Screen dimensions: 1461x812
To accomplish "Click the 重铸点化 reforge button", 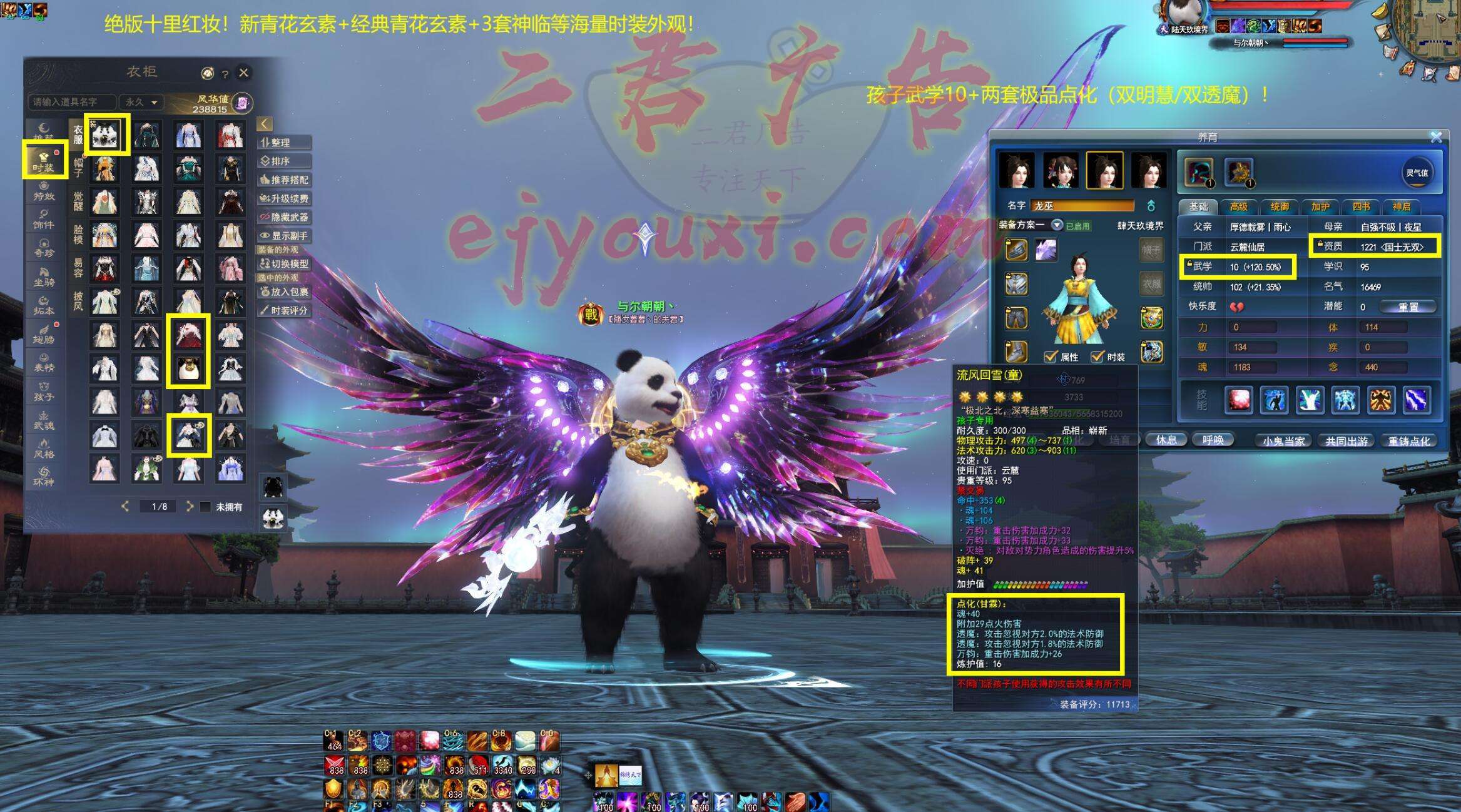I will [x=1408, y=440].
